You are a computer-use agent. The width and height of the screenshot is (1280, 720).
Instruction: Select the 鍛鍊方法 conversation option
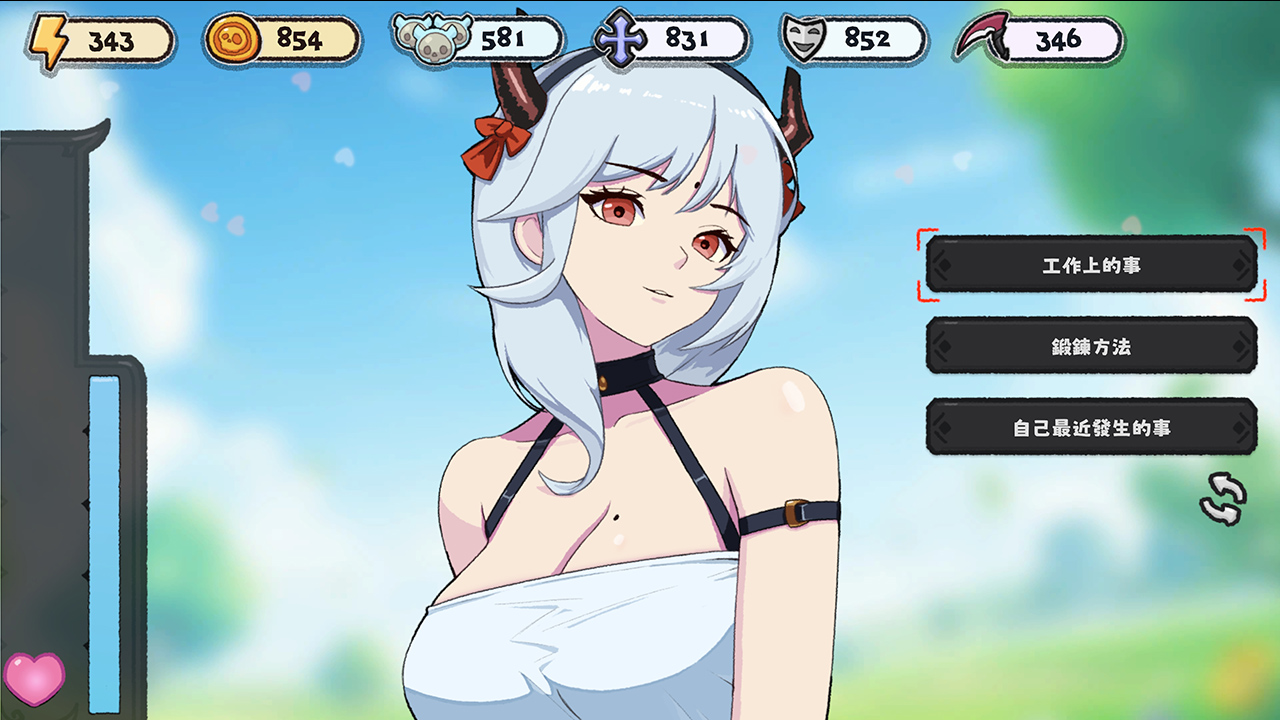click(1091, 347)
